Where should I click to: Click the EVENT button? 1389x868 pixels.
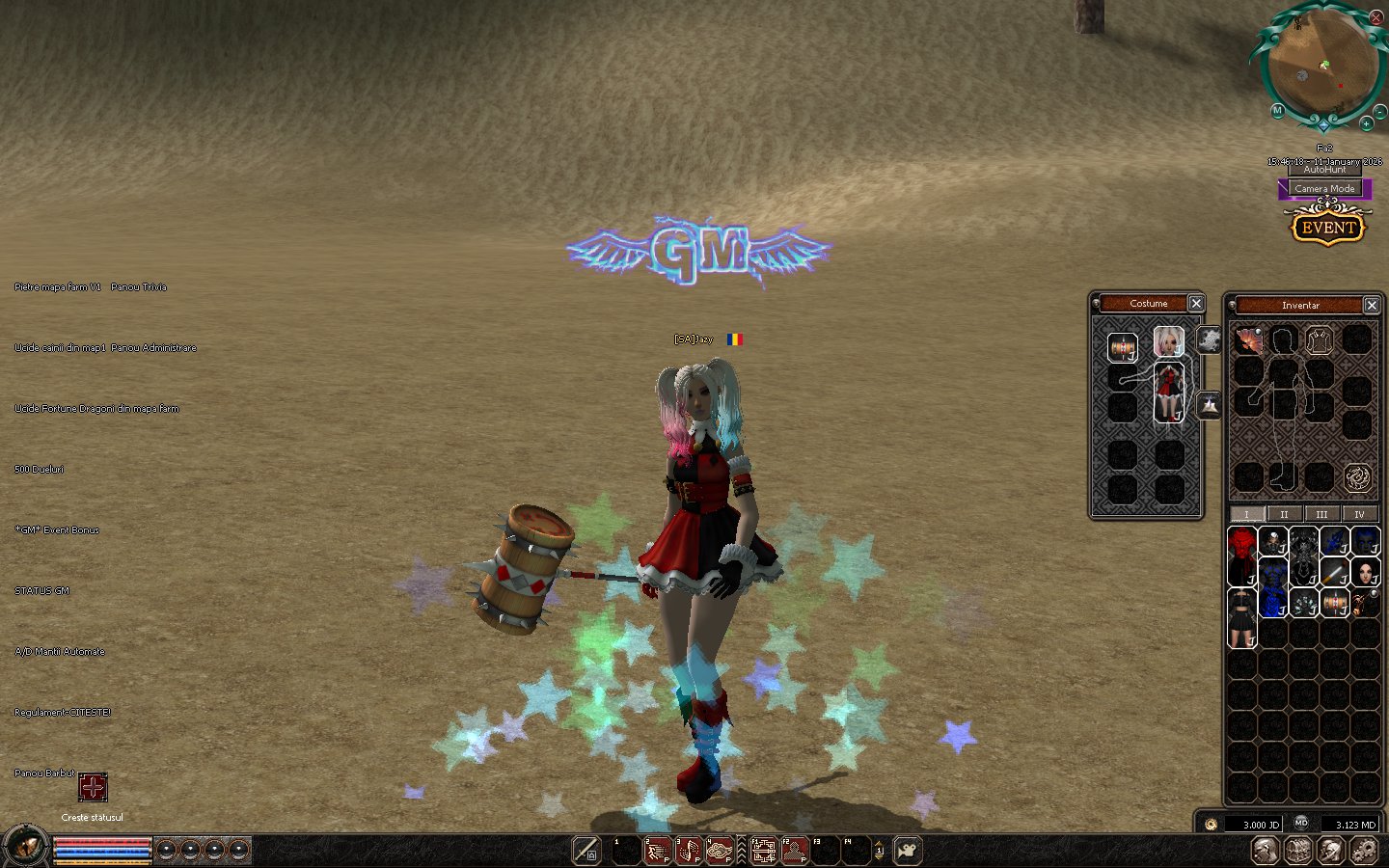(1328, 229)
